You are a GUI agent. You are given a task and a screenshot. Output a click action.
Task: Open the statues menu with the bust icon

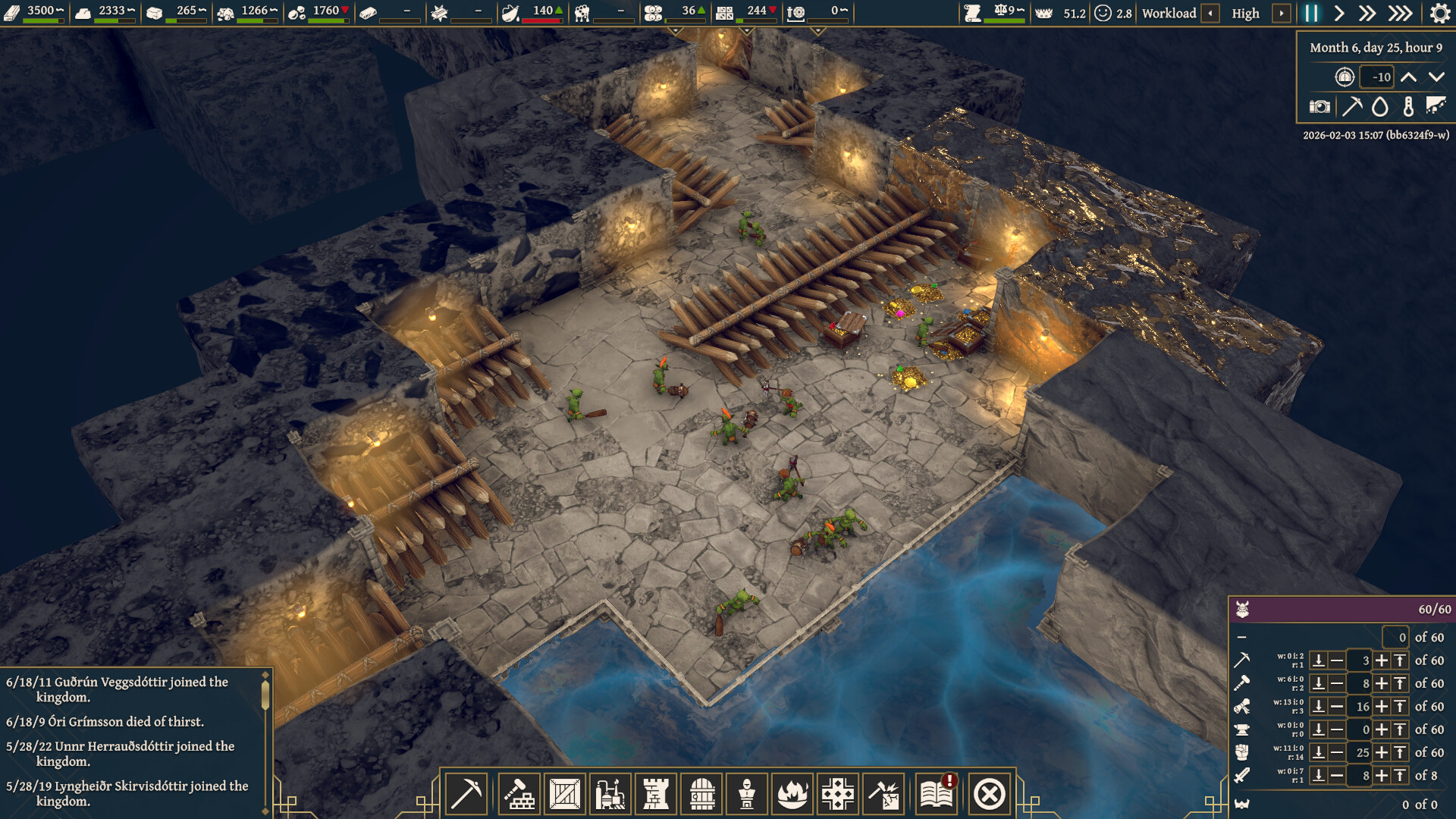(x=747, y=792)
